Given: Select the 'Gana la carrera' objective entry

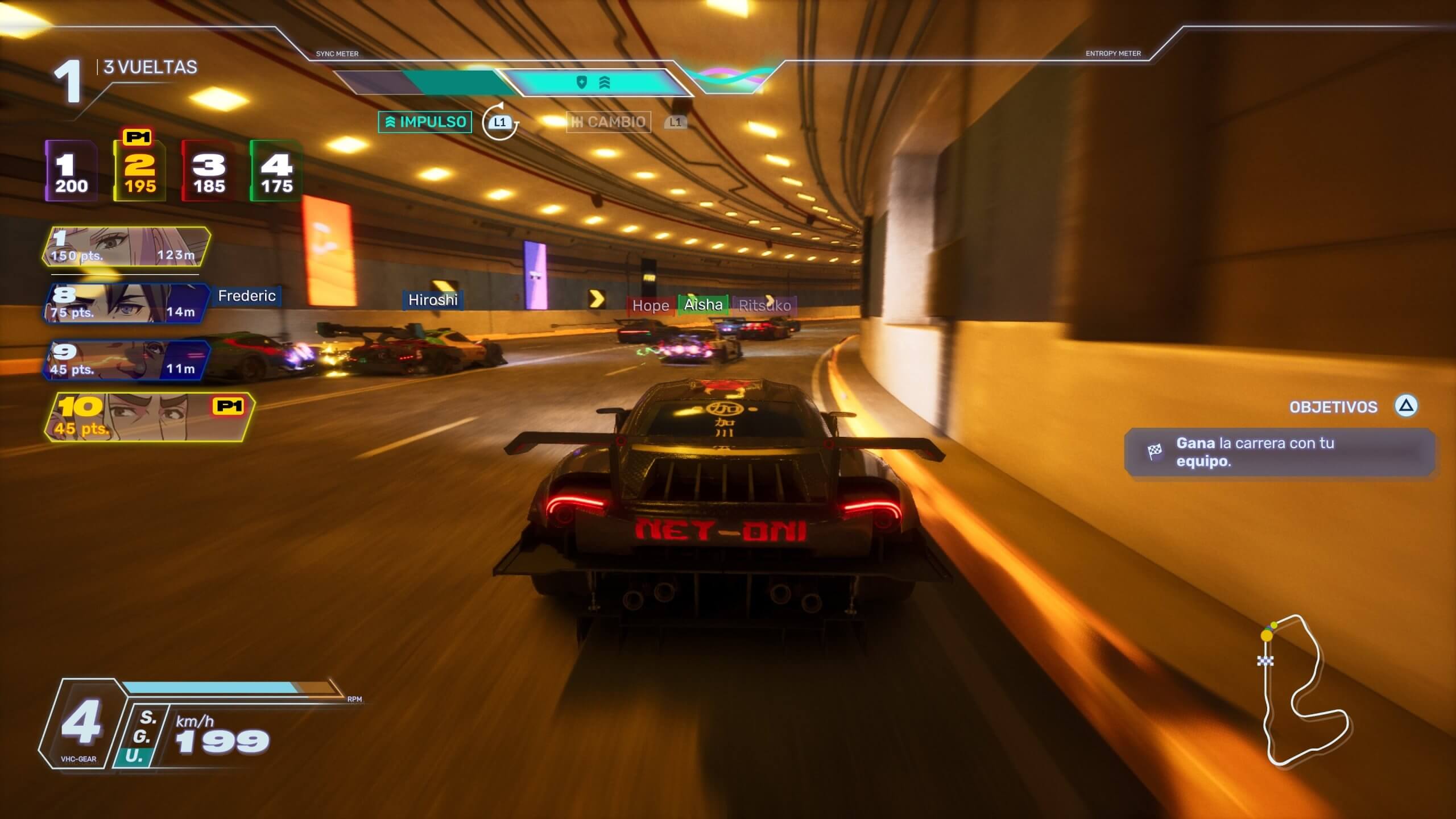Looking at the screenshot, I should click(x=1280, y=452).
